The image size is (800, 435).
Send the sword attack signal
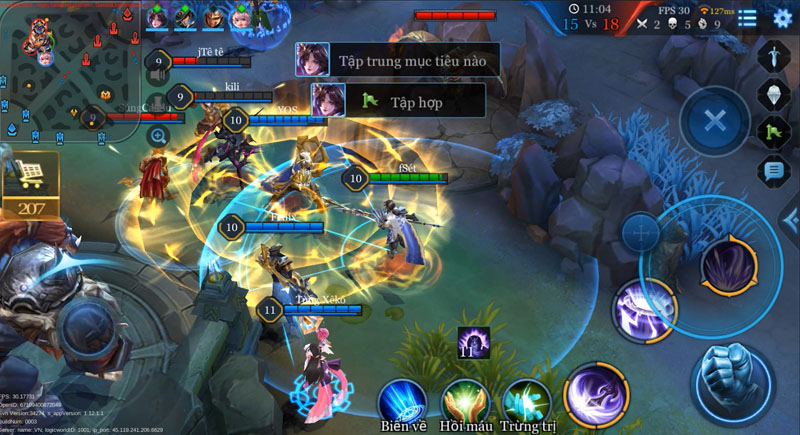pos(774,55)
